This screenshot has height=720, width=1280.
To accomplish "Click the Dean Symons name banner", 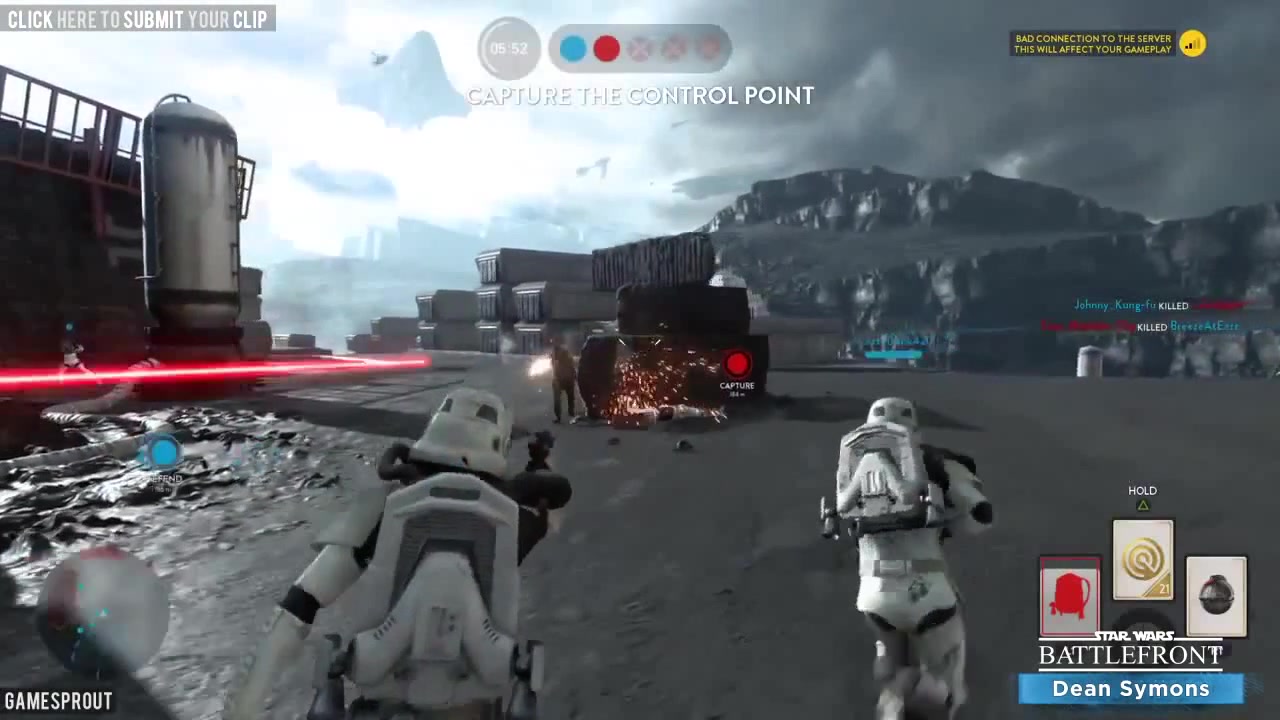I will point(1130,688).
